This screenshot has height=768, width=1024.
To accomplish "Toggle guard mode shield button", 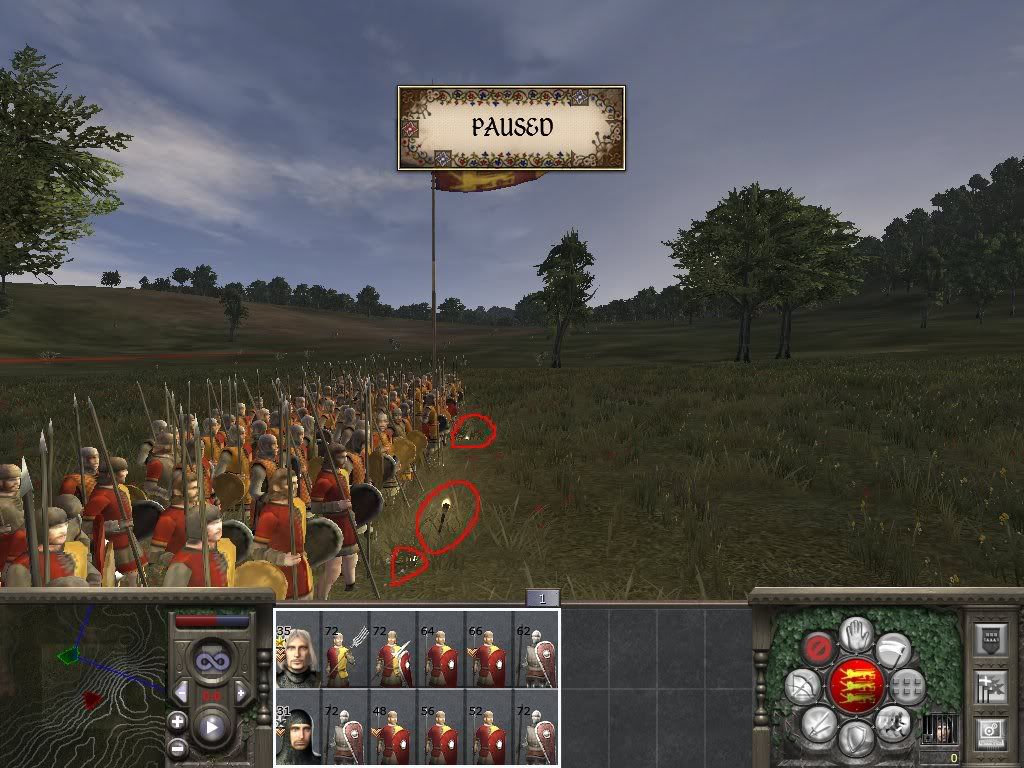I will pos(855,738).
